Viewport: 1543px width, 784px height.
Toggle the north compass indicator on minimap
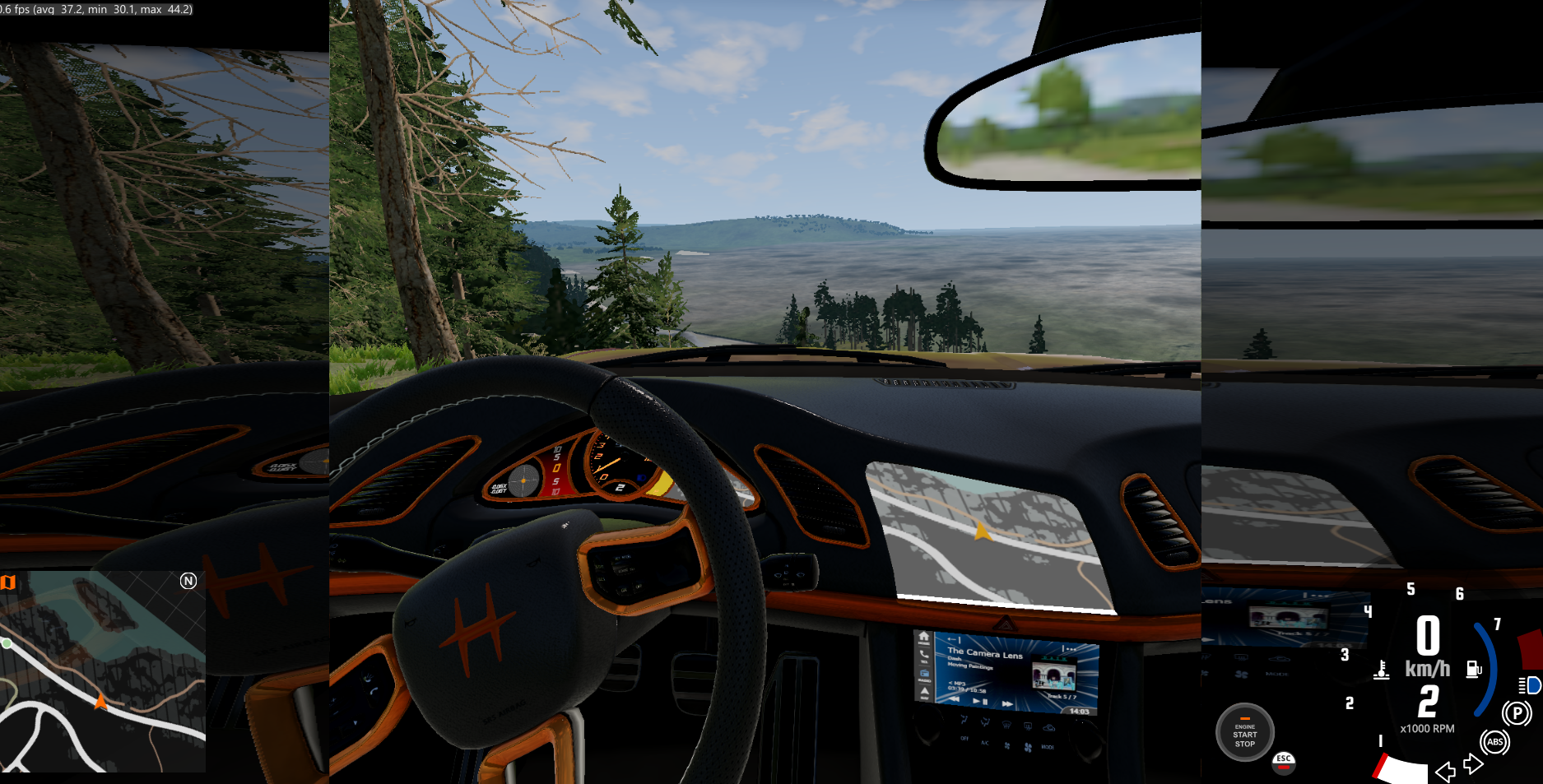[x=188, y=581]
